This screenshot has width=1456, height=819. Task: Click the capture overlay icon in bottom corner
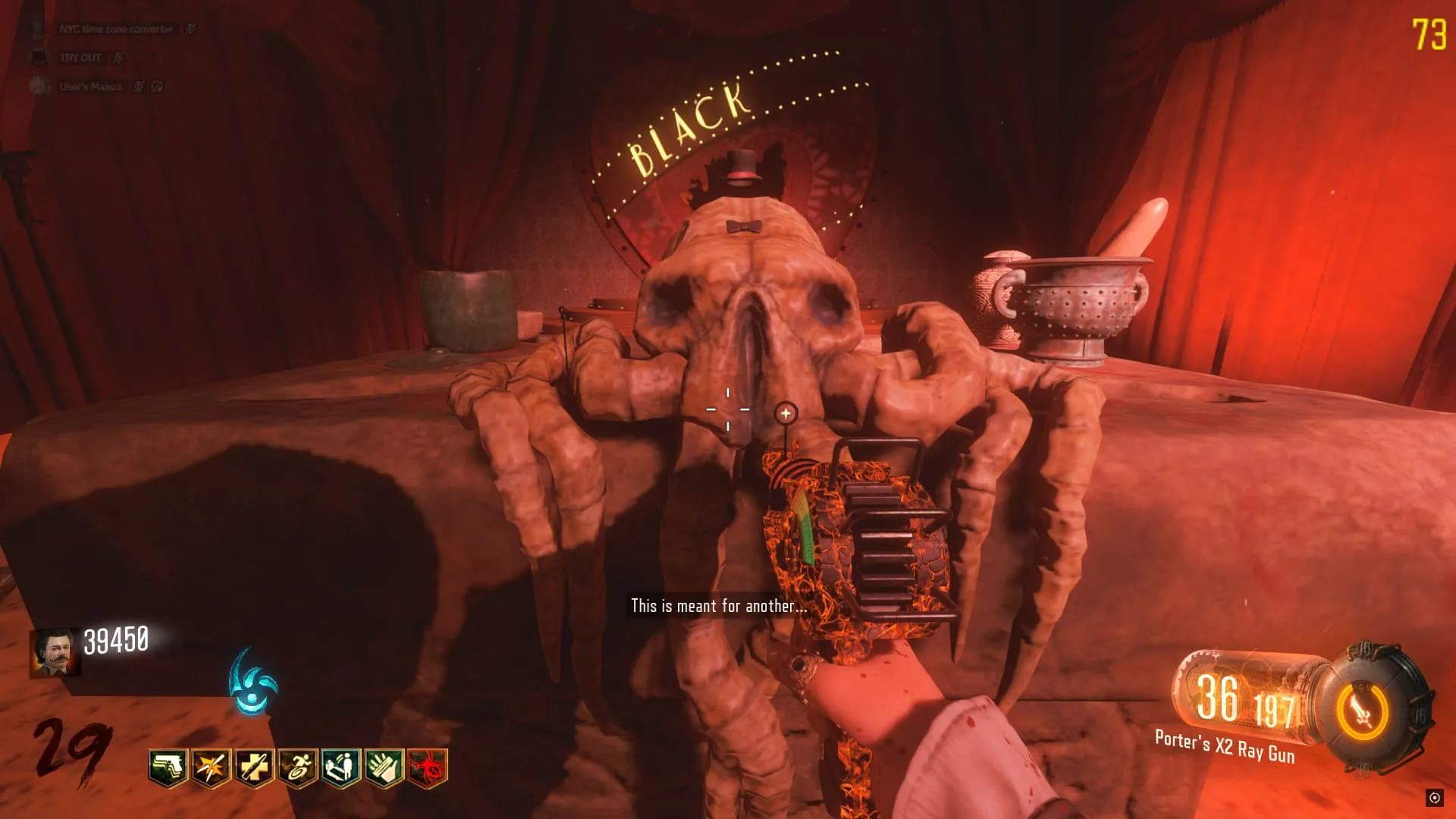1434,797
